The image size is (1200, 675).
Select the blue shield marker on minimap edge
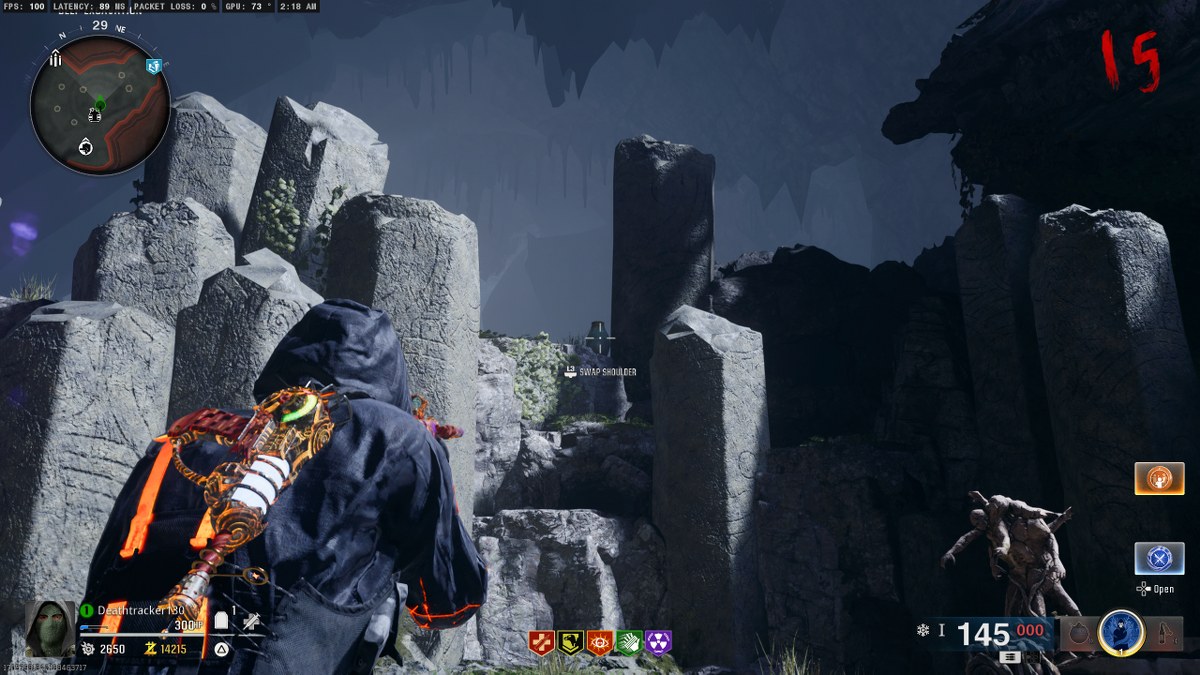coord(153,67)
